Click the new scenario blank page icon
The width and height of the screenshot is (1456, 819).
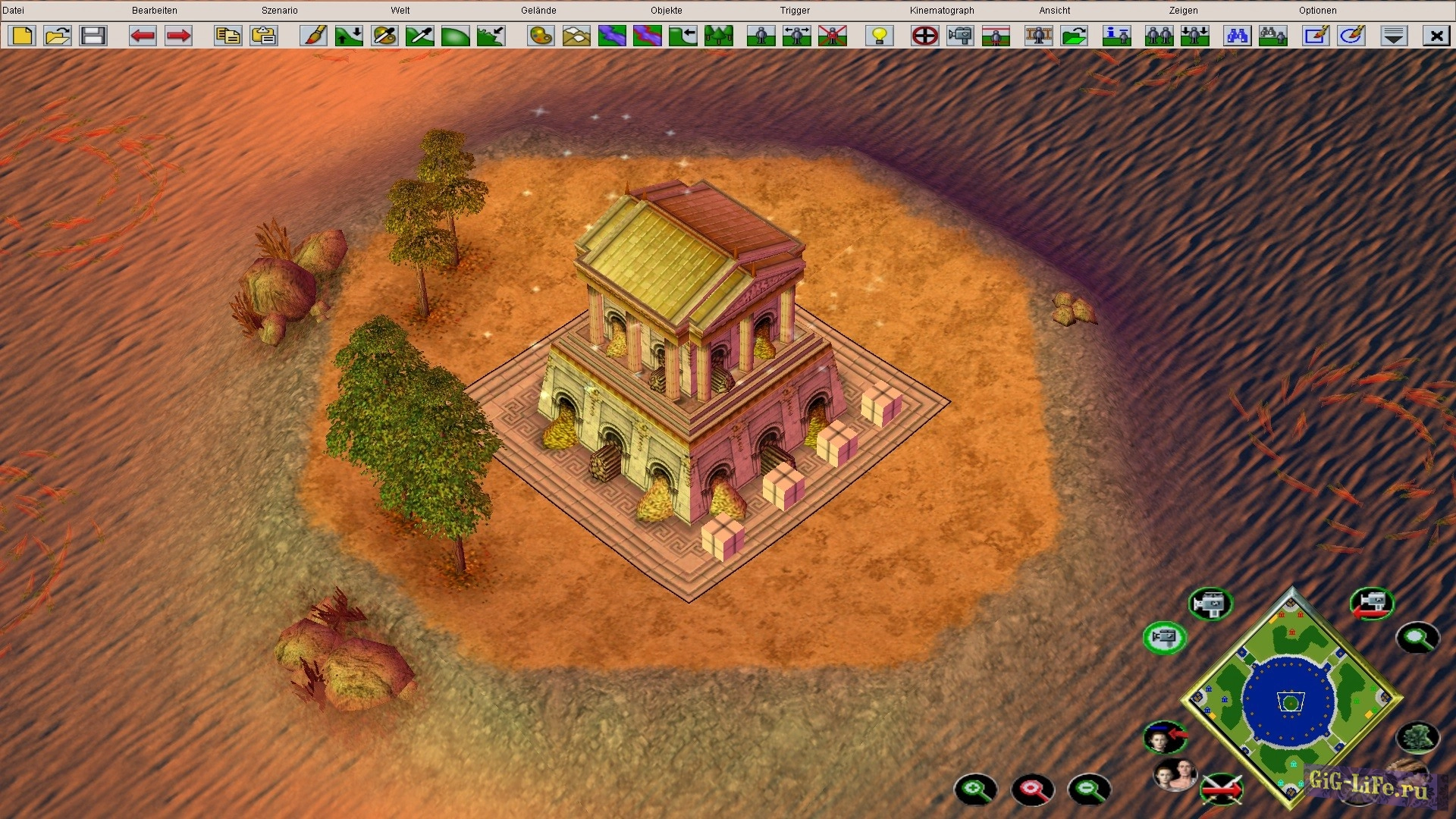[23, 36]
